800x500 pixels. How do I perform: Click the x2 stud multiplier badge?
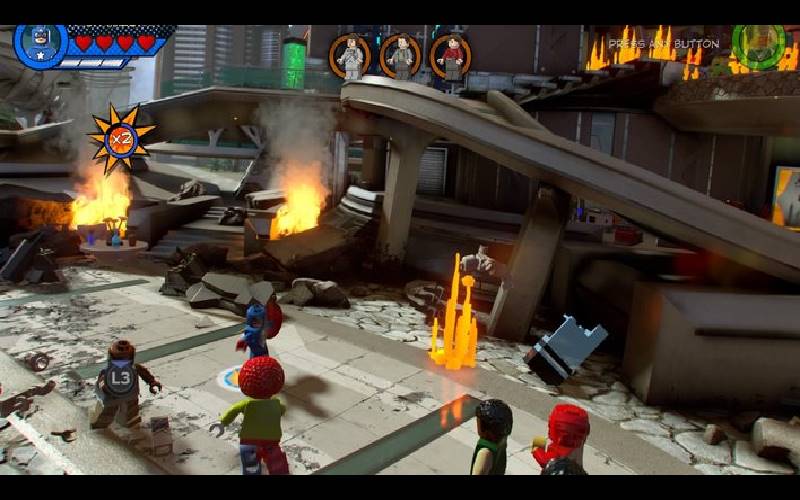tap(121, 138)
